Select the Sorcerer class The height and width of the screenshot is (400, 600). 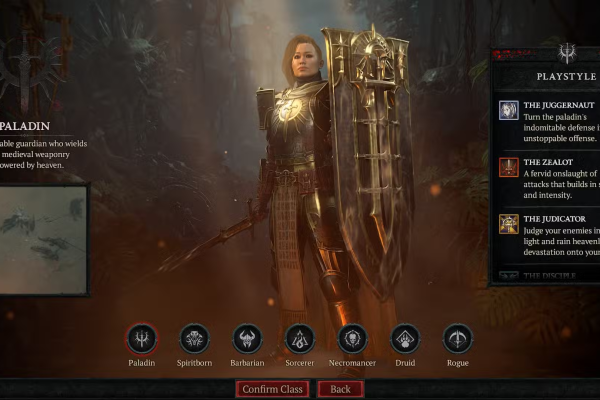pyautogui.click(x=300, y=339)
